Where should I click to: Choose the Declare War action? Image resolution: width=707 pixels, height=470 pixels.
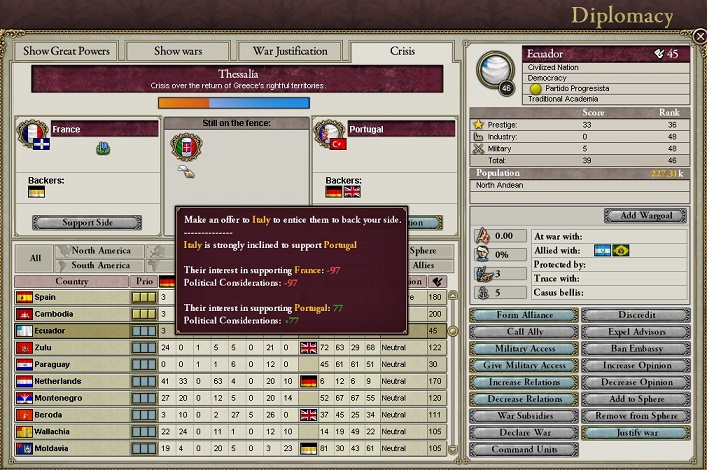pyautogui.click(x=521, y=433)
